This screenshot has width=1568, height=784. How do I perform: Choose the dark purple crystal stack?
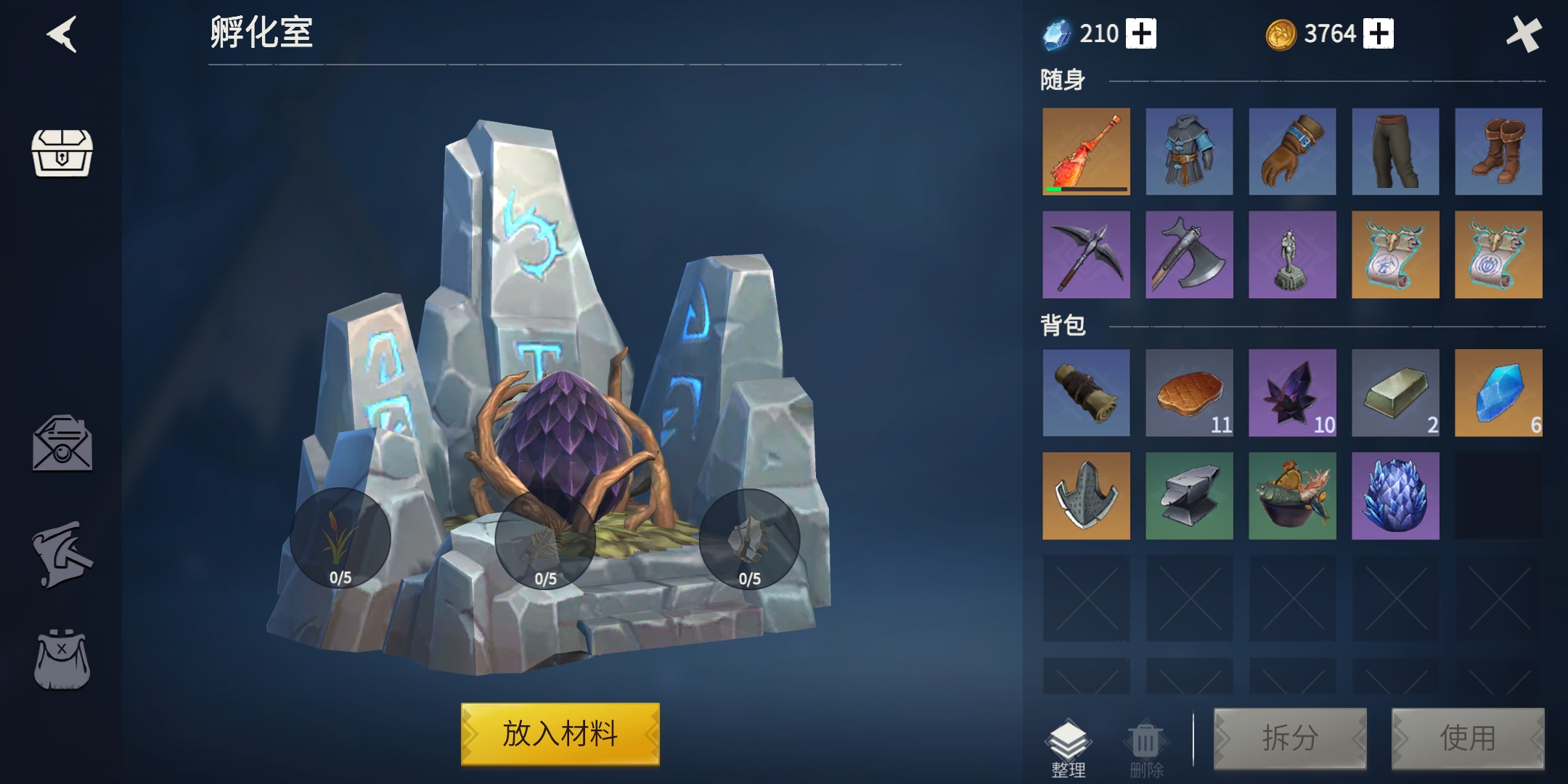1292,393
